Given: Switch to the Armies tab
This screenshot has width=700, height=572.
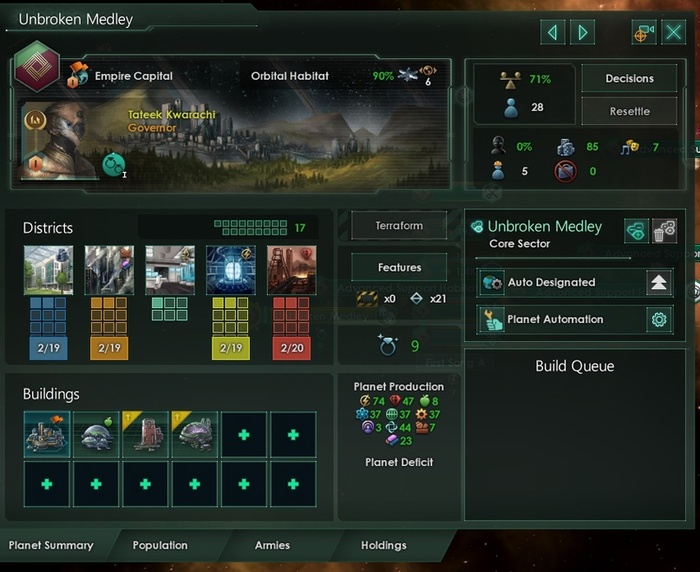Looking at the screenshot, I should click(272, 545).
